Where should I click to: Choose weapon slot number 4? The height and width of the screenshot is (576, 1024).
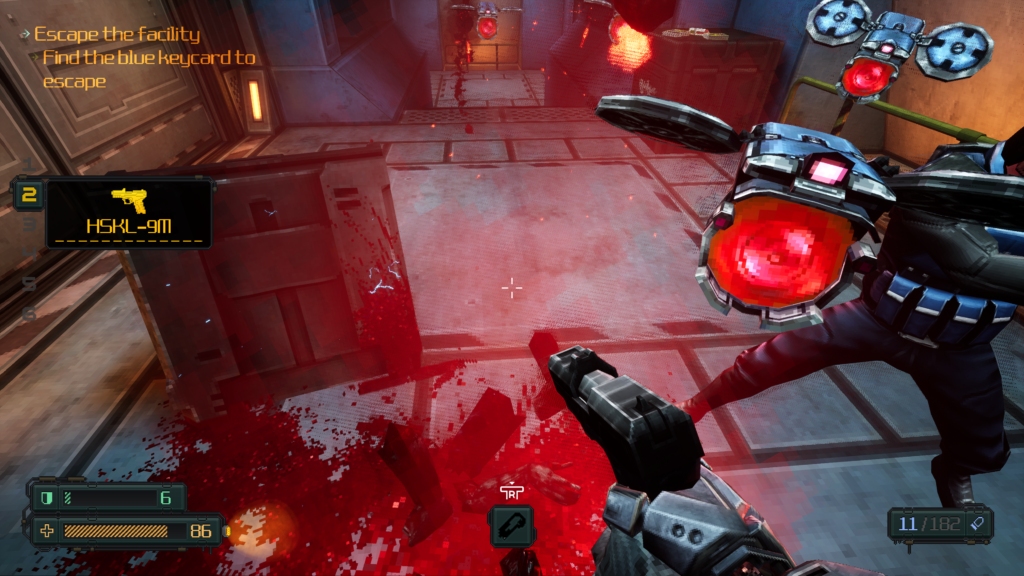click(x=29, y=254)
